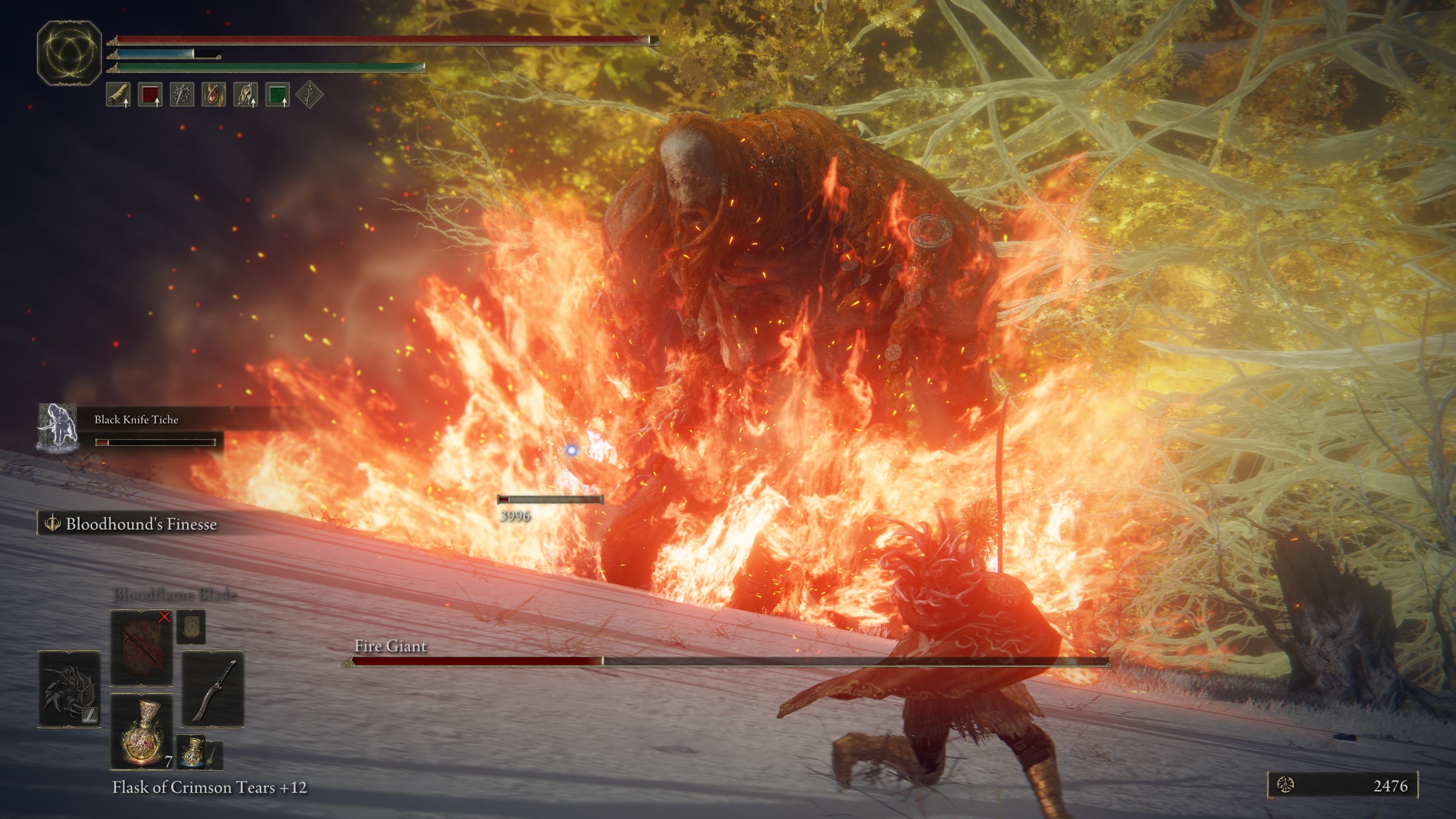Select the Black Knife Tiche summon portrait
The height and width of the screenshot is (819, 1456).
coord(57,428)
